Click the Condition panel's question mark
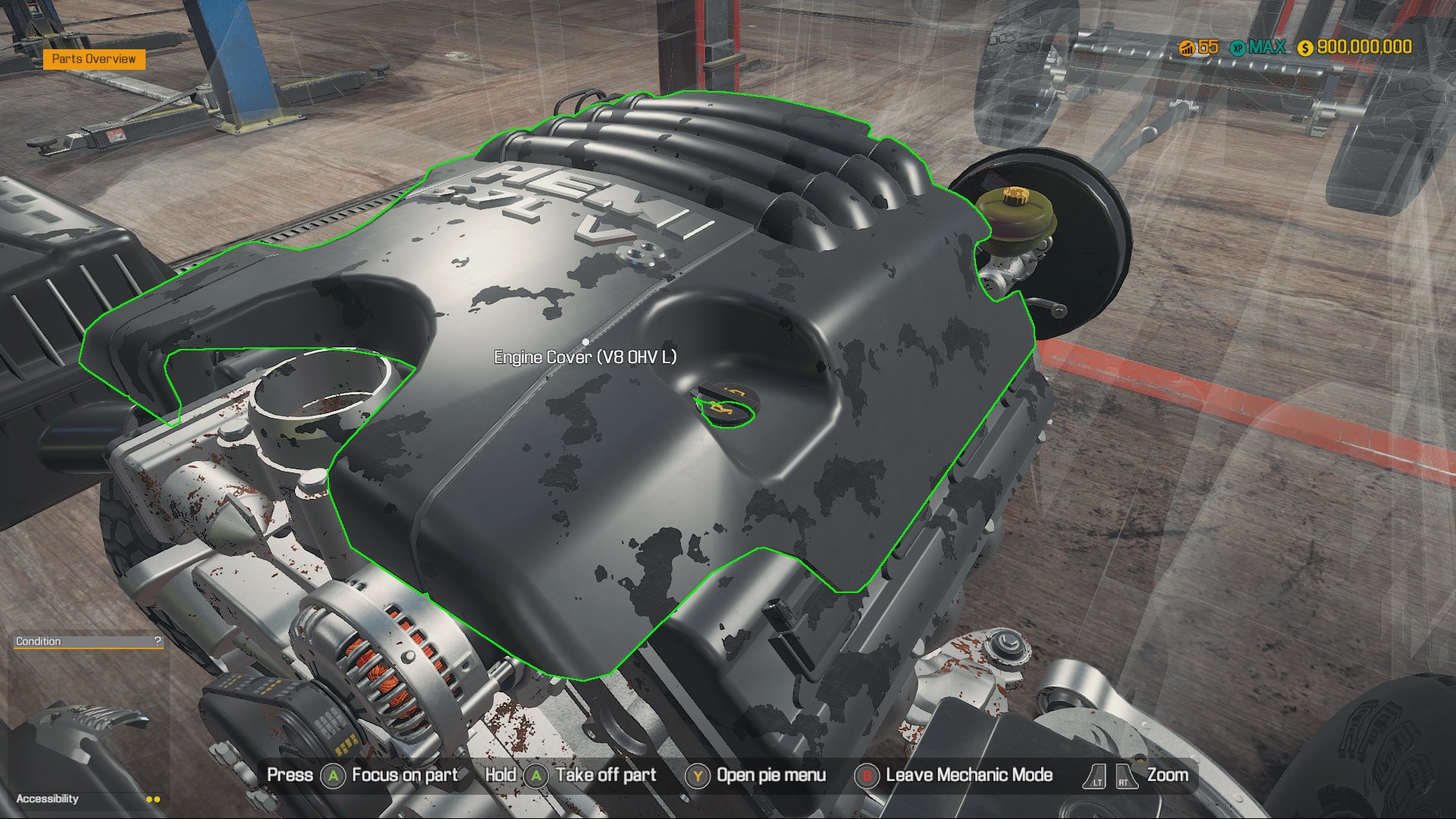 [157, 641]
